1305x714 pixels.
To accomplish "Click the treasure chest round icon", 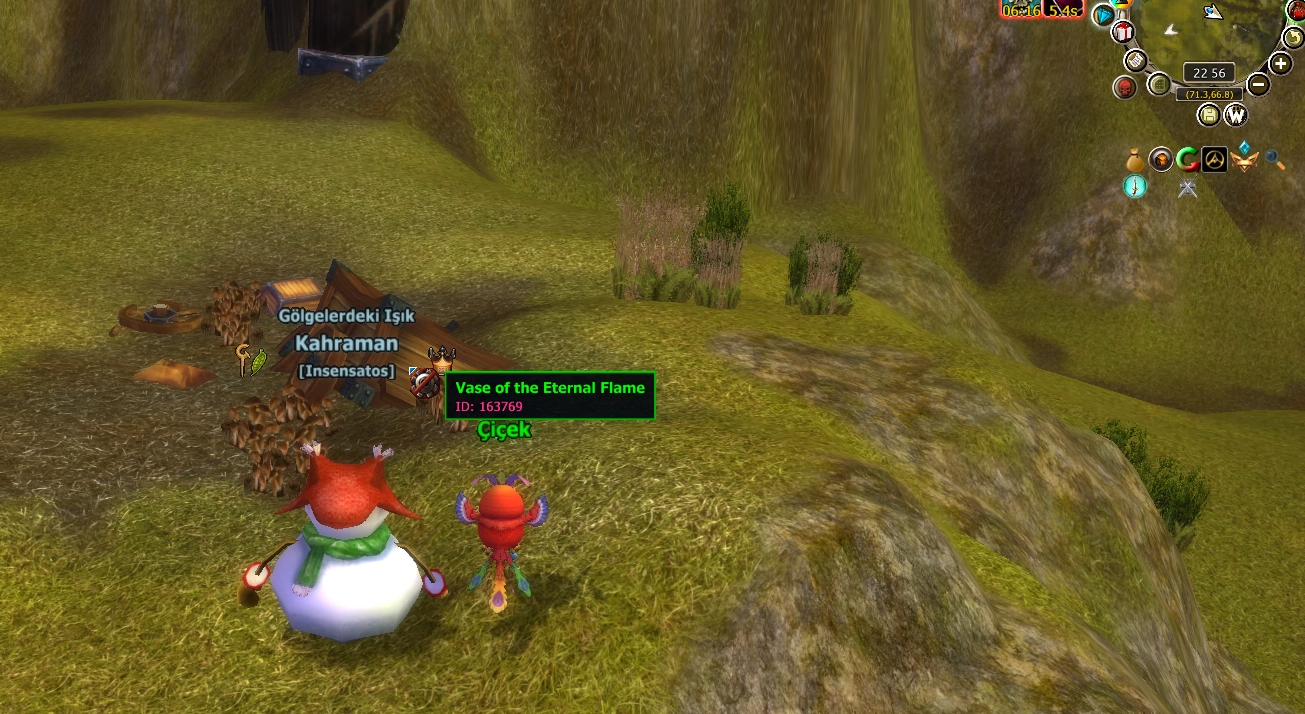I will pyautogui.click(x=1161, y=159).
